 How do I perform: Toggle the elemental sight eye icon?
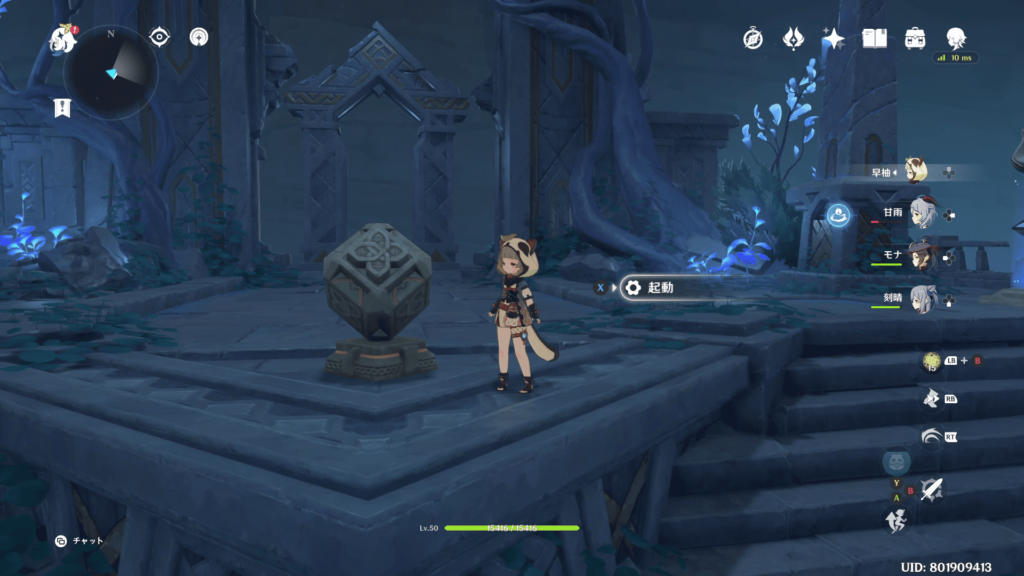click(159, 37)
